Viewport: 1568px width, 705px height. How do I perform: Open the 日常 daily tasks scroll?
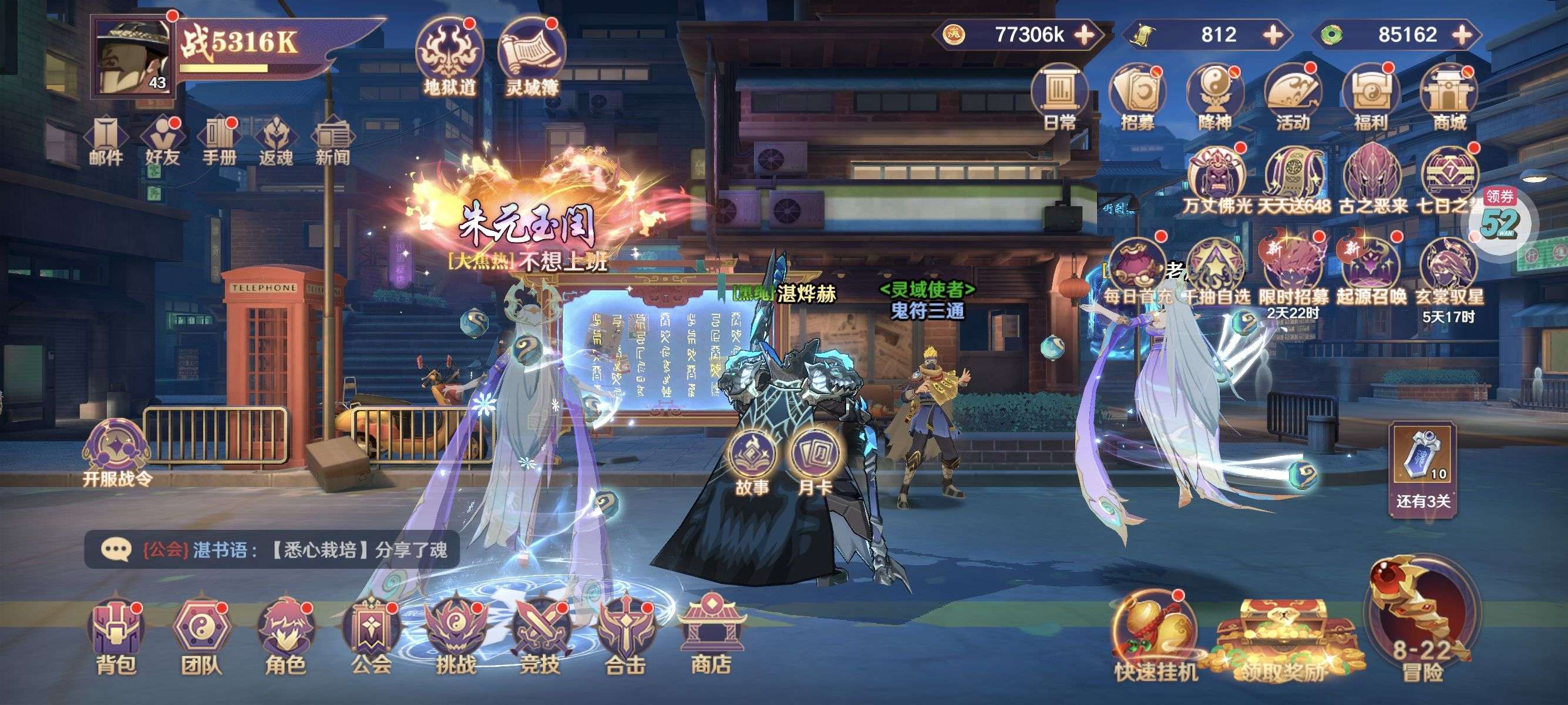pyautogui.click(x=1059, y=98)
